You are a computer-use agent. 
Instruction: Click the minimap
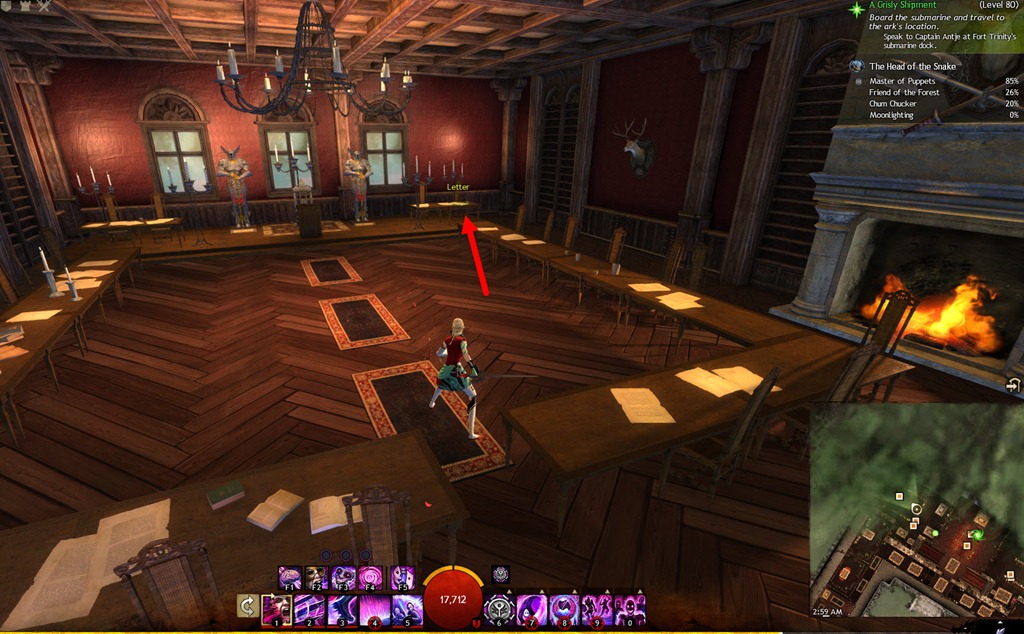tap(915, 510)
